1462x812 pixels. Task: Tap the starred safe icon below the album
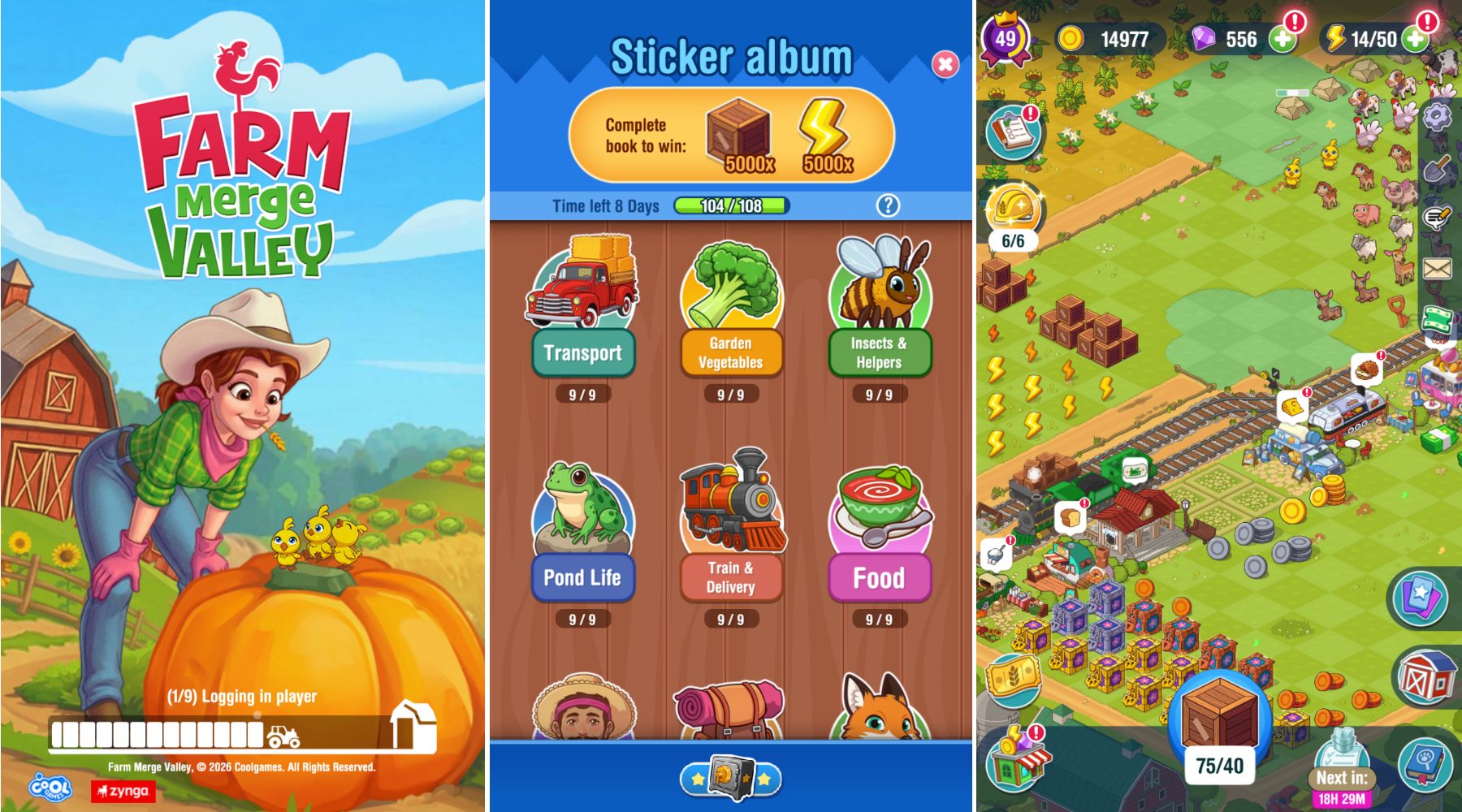(x=731, y=778)
